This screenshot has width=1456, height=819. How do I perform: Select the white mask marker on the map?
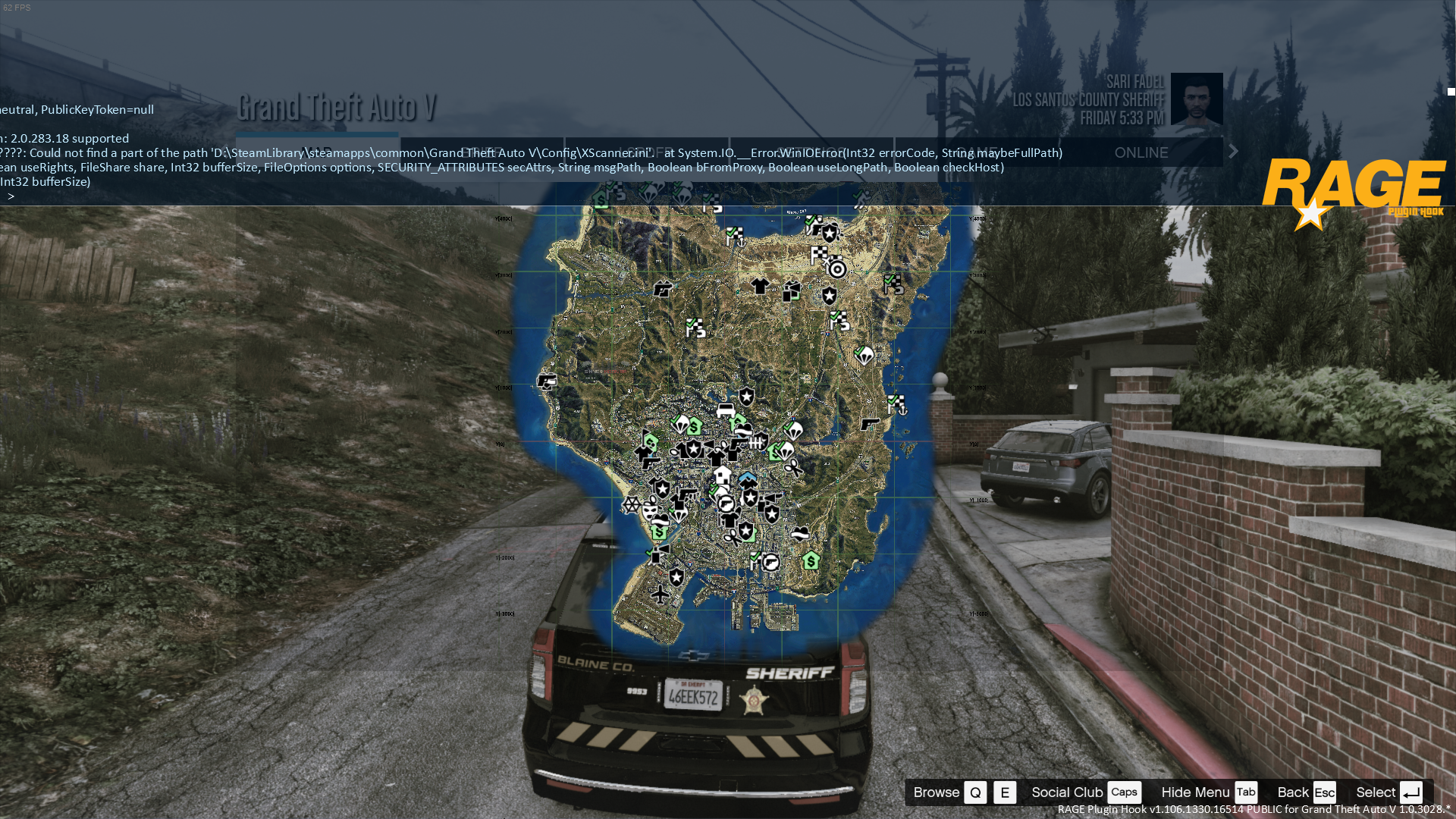(650, 513)
